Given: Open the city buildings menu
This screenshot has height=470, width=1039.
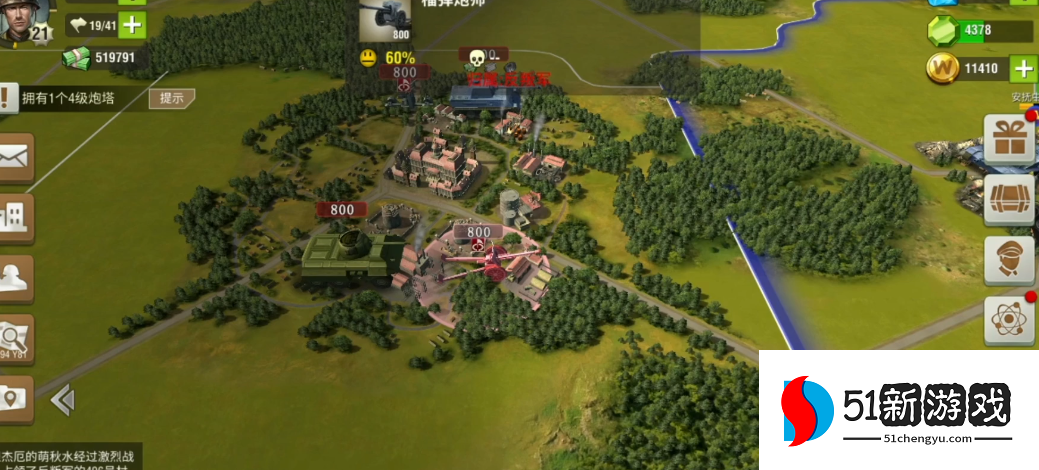Looking at the screenshot, I should tap(15, 217).
